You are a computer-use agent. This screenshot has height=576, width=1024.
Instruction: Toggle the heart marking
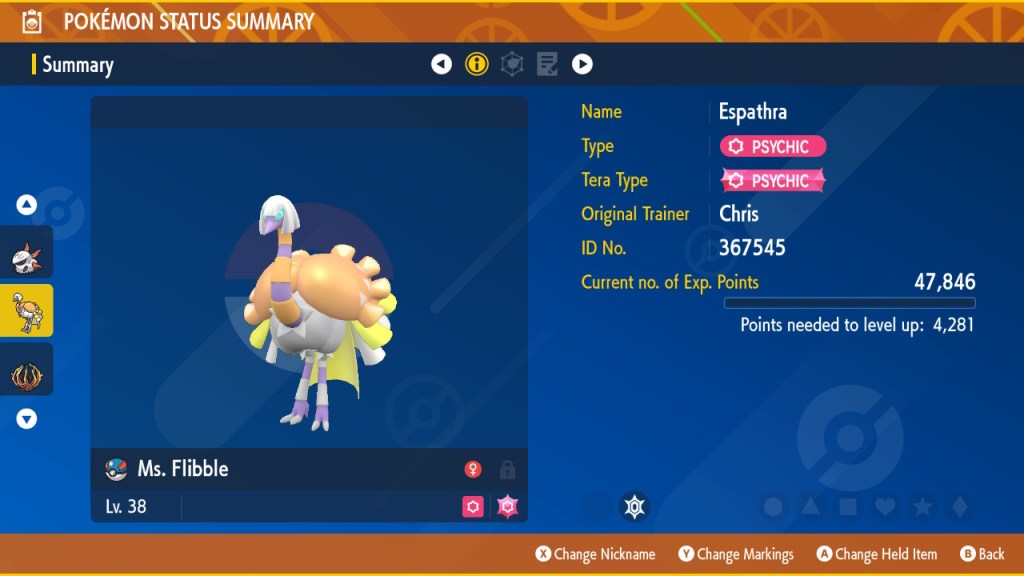tap(885, 507)
